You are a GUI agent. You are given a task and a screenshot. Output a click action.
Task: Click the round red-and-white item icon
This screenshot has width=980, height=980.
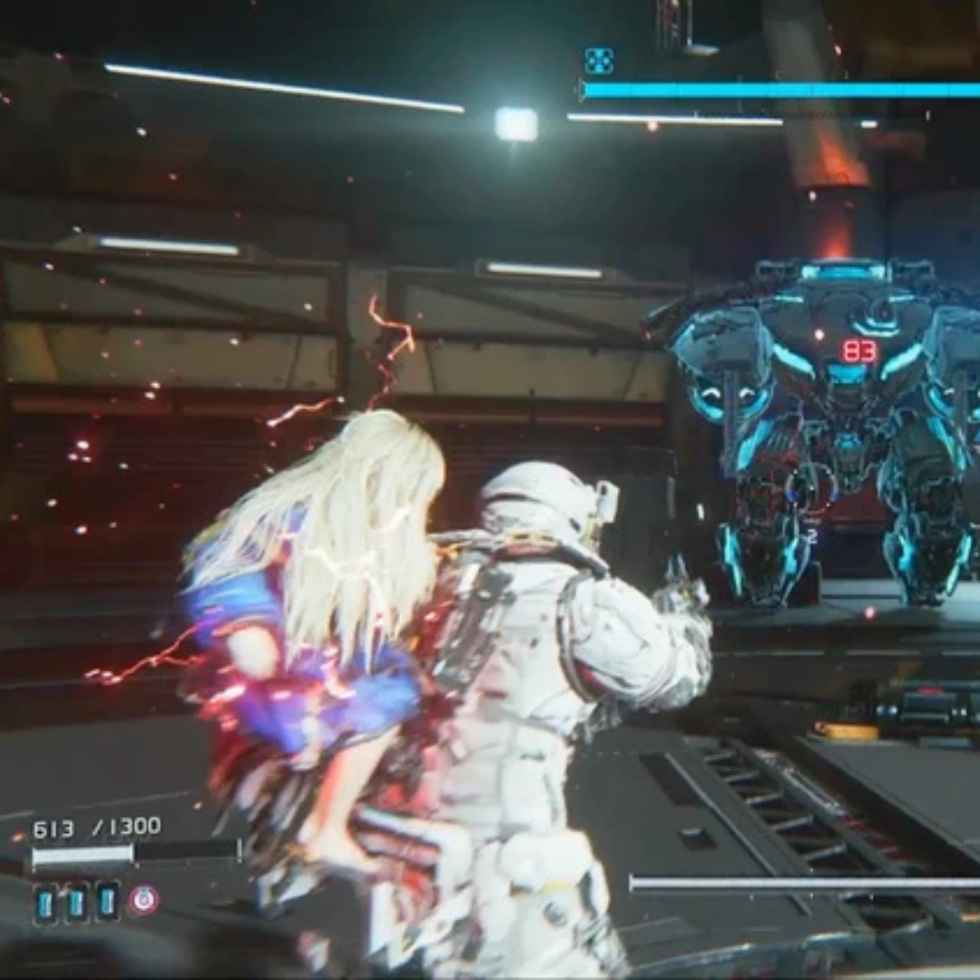click(143, 900)
